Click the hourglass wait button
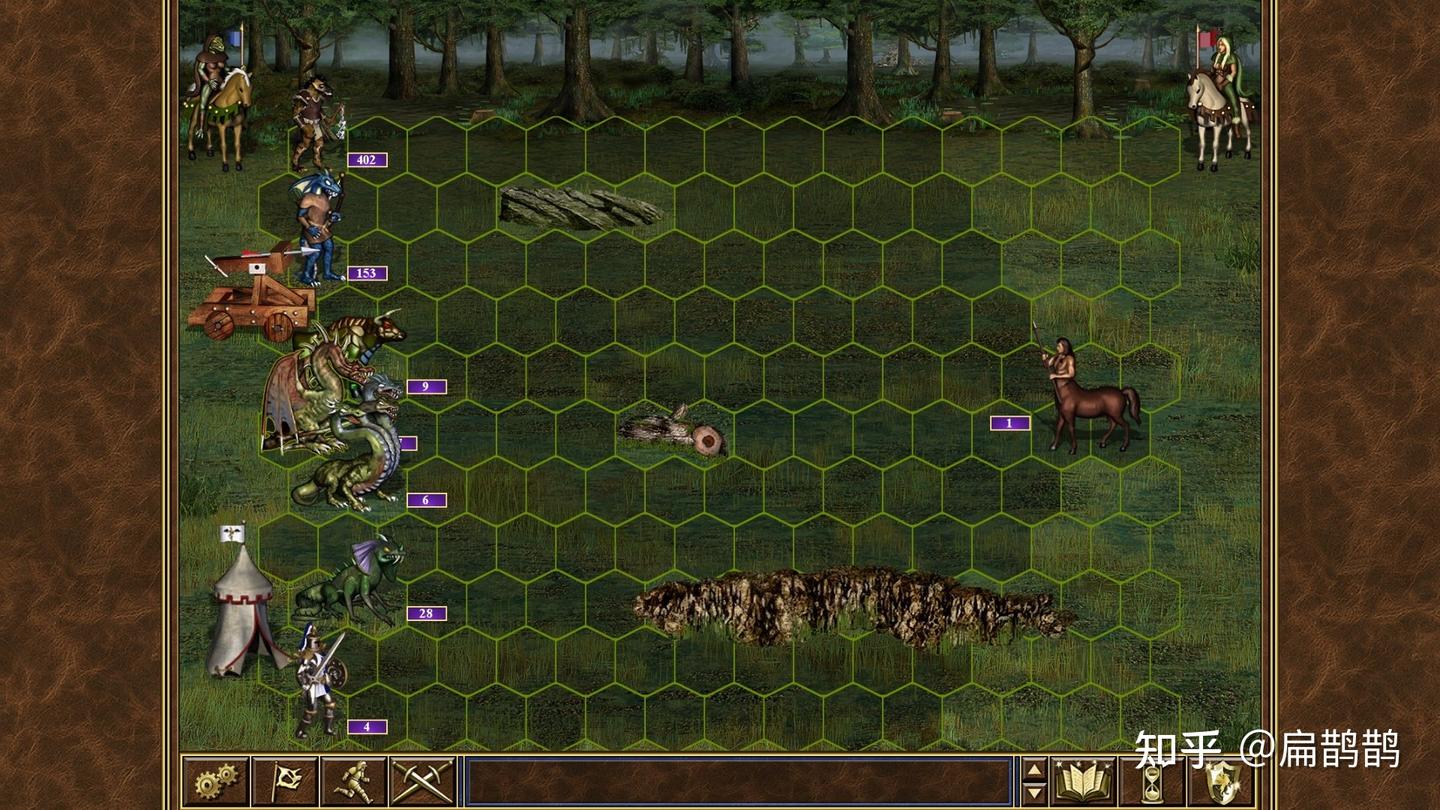 tap(1153, 781)
